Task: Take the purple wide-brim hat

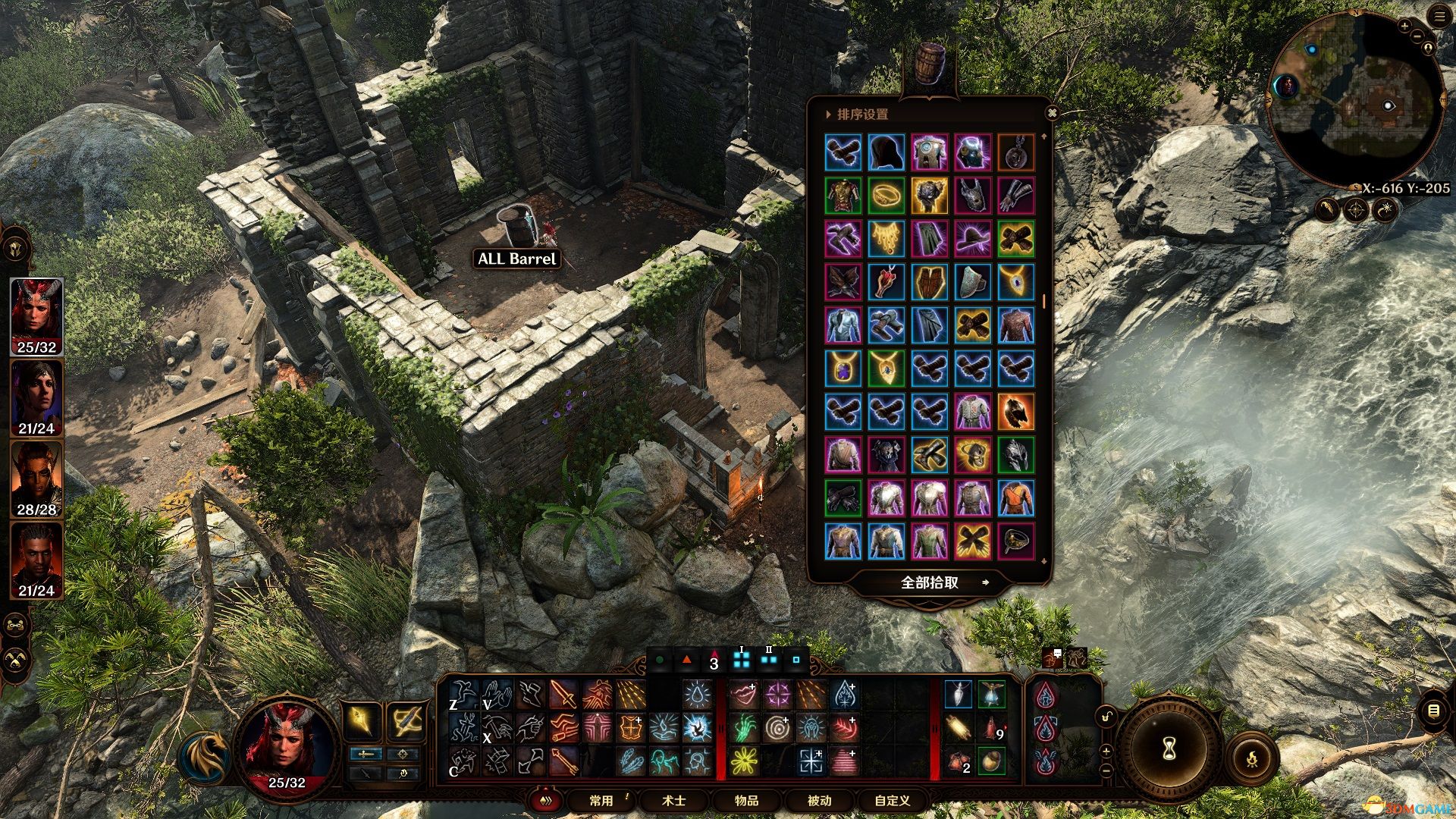Action: [972, 239]
